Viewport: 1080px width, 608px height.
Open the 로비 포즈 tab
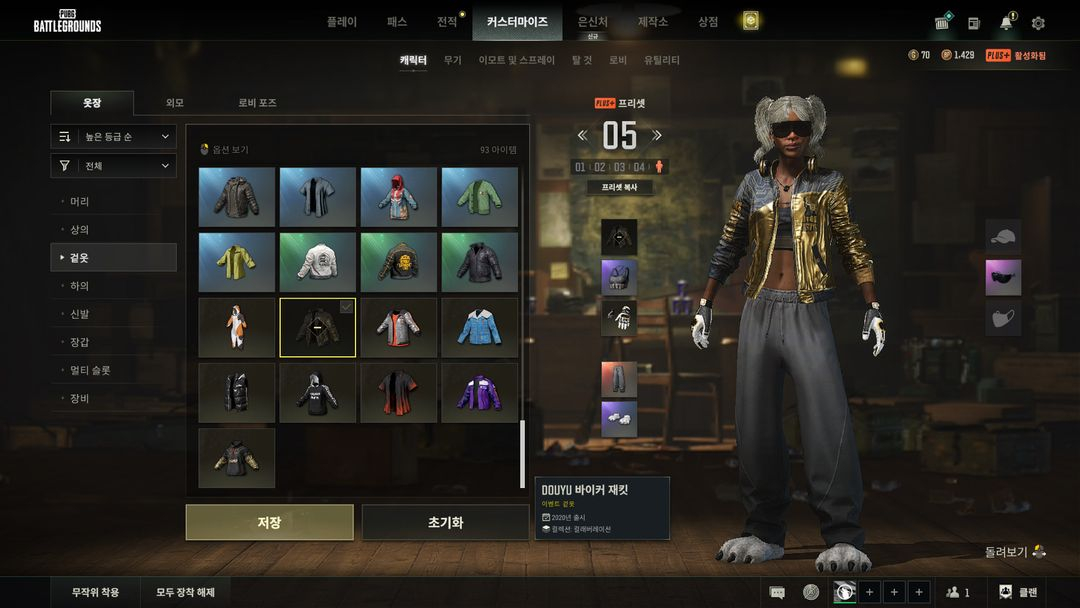point(257,103)
